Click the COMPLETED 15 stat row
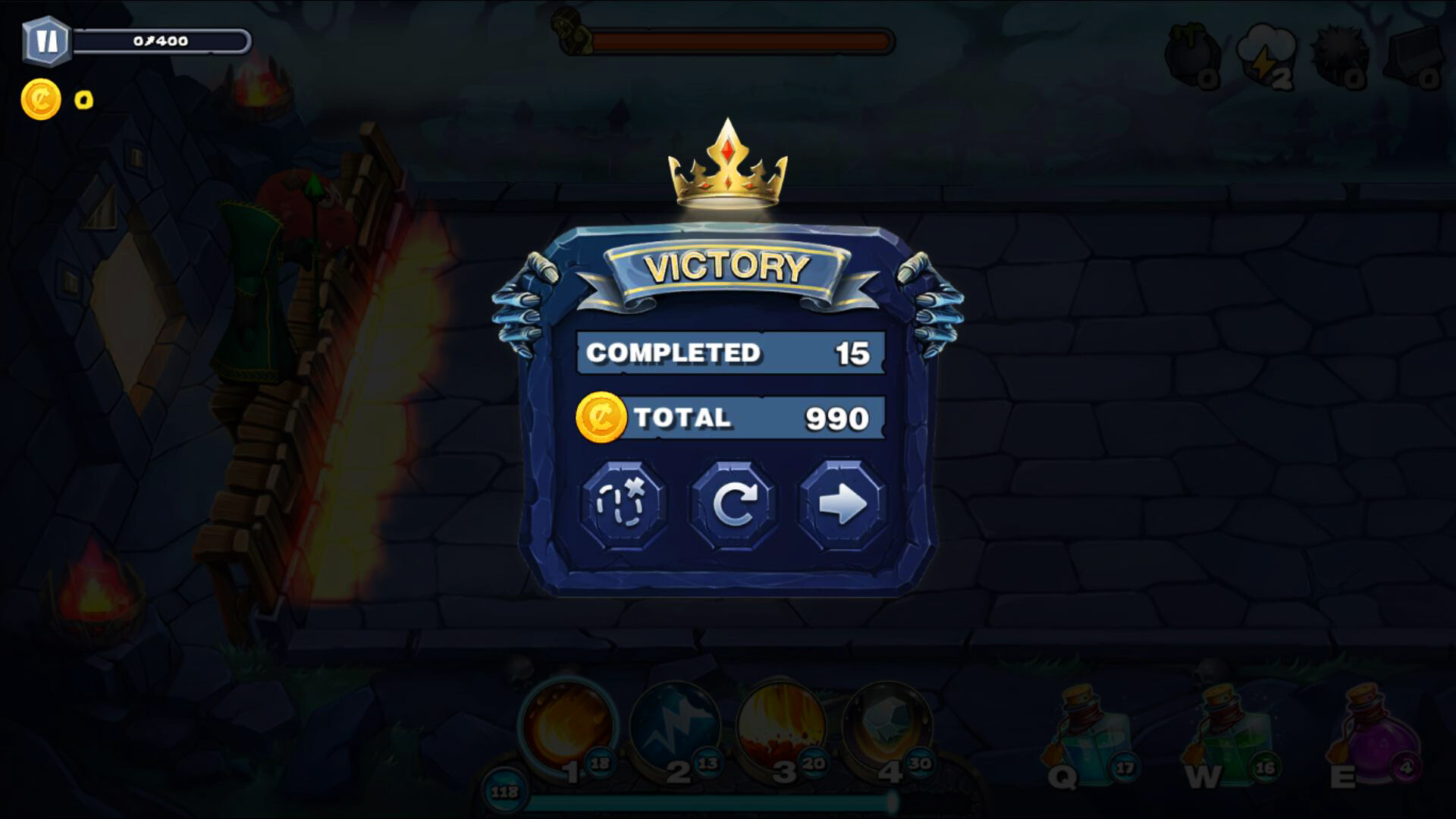This screenshot has width=1456, height=819. tap(728, 351)
